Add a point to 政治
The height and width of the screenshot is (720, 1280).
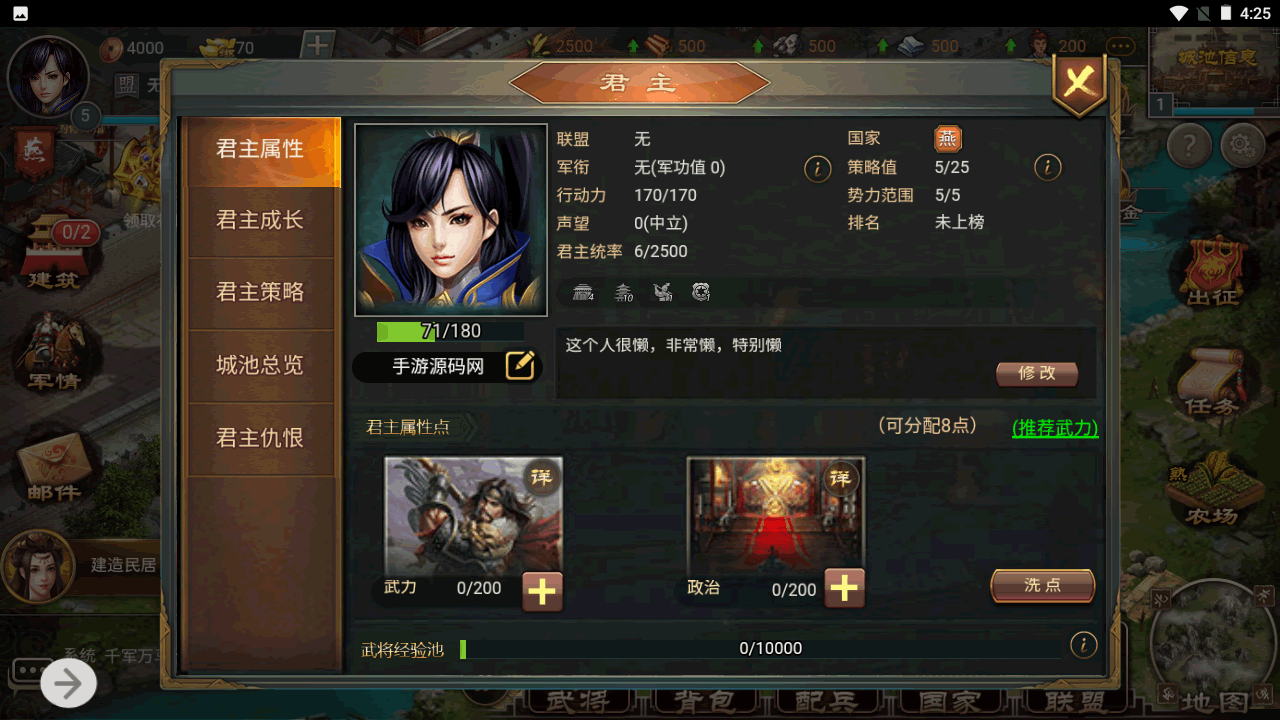[844, 588]
